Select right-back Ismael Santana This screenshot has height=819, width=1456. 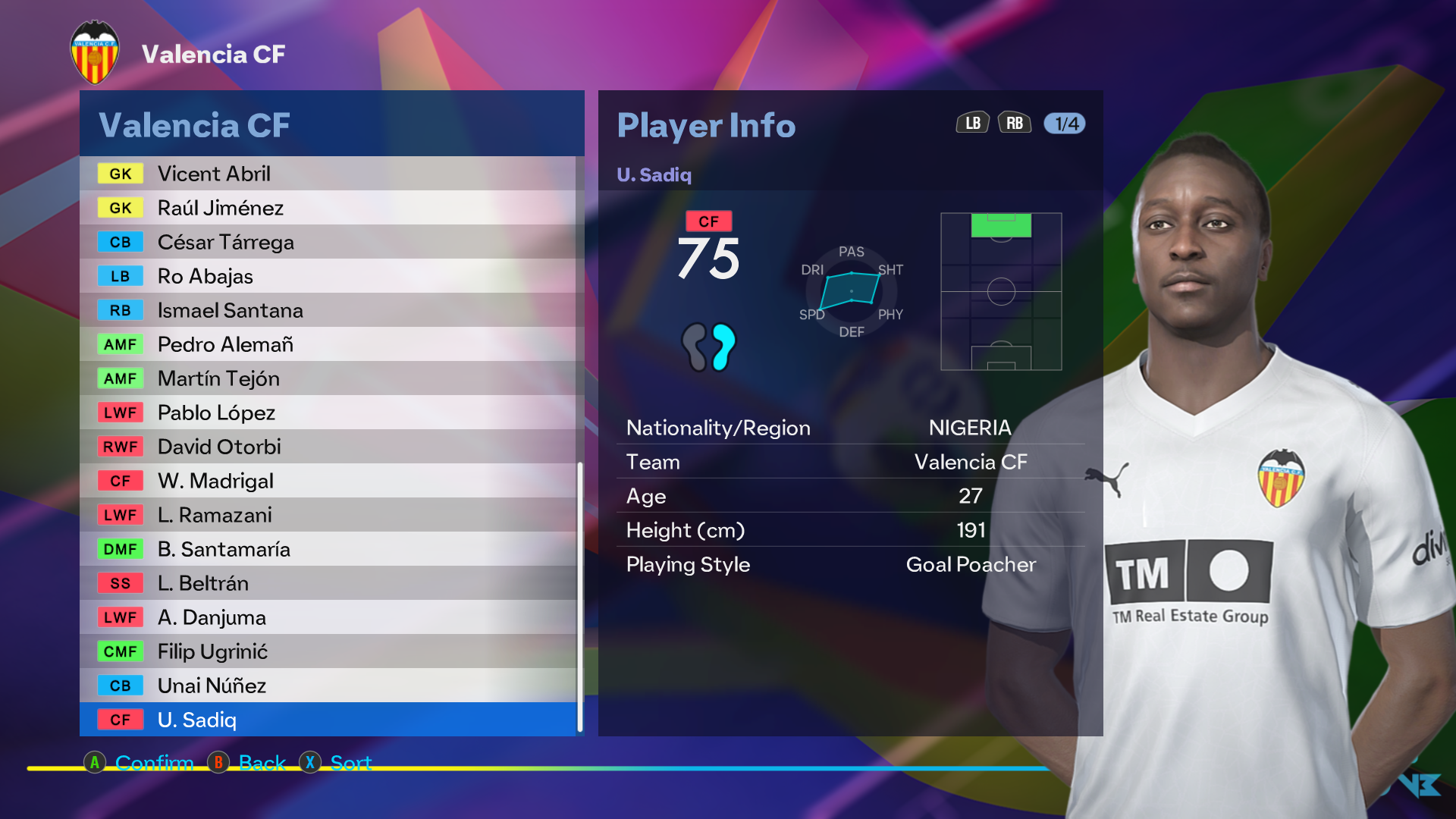click(x=328, y=310)
